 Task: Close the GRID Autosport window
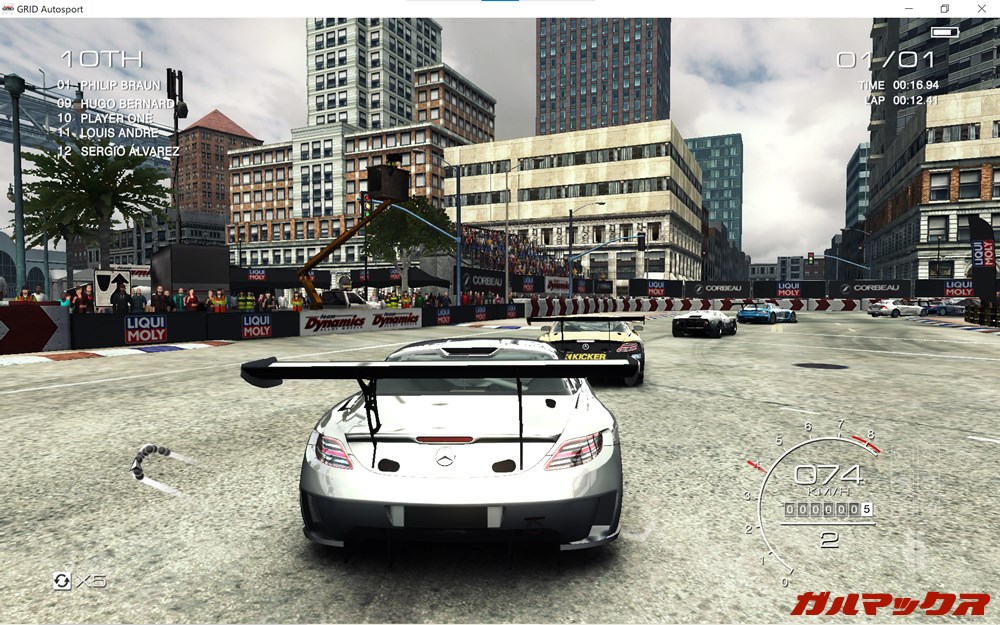[979, 9]
